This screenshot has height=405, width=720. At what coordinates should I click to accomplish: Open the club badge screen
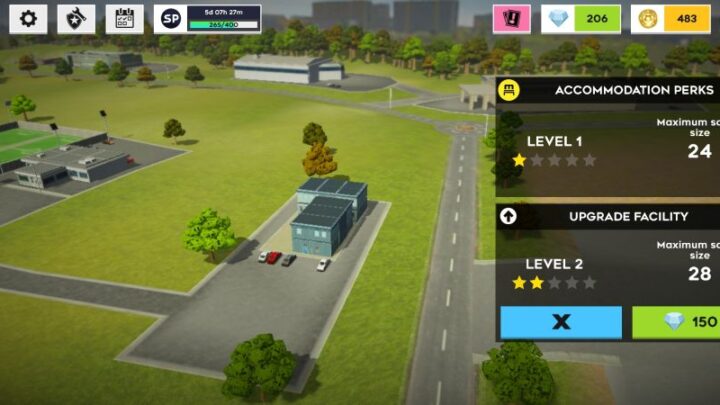click(x=76, y=18)
